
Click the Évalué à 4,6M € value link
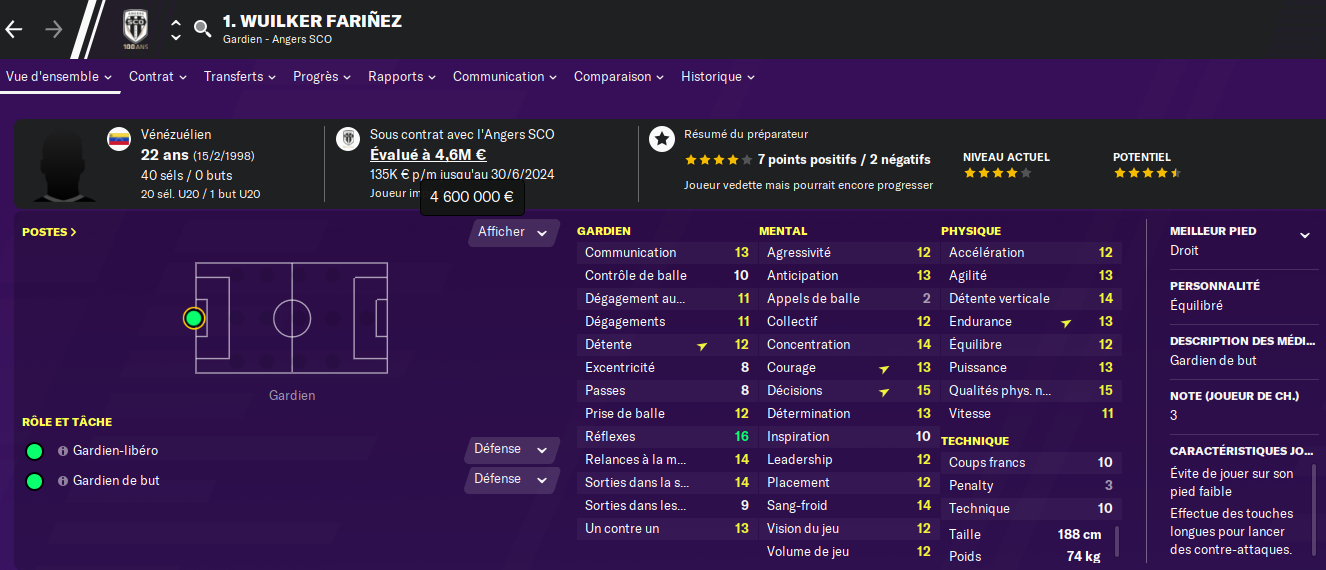coord(428,155)
